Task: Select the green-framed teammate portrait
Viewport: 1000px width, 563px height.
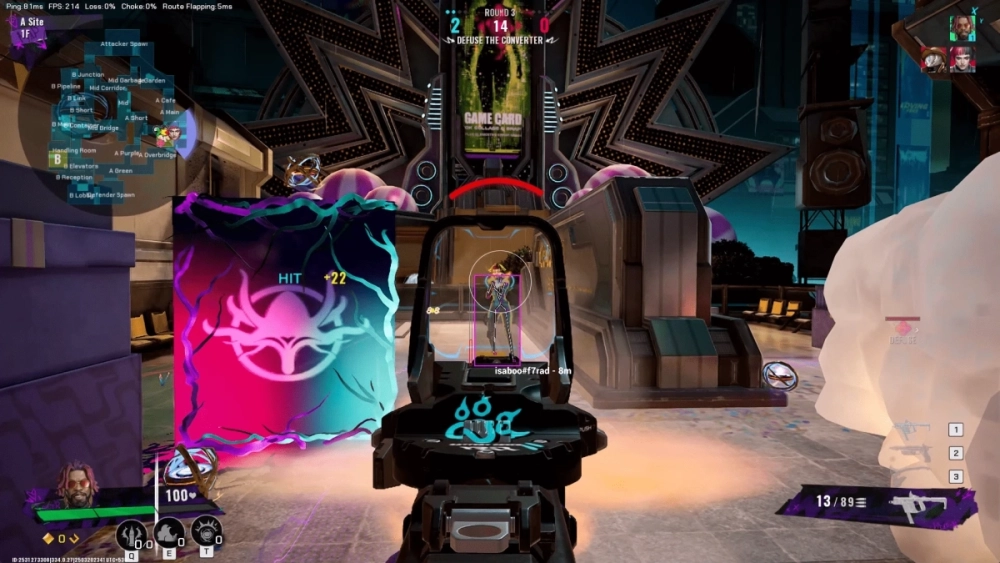Action: point(962,28)
